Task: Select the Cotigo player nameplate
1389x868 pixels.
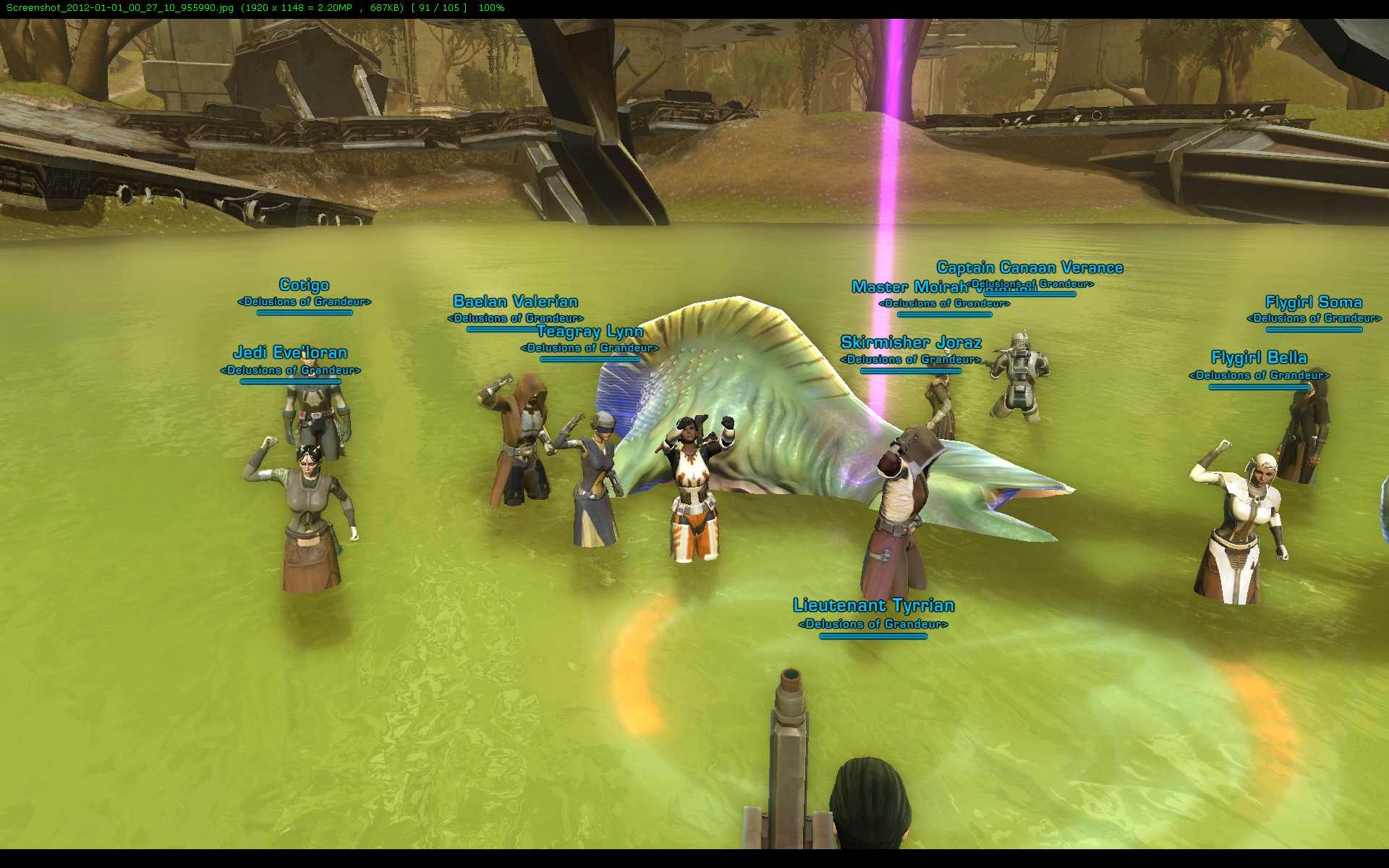Action: pyautogui.click(x=304, y=285)
